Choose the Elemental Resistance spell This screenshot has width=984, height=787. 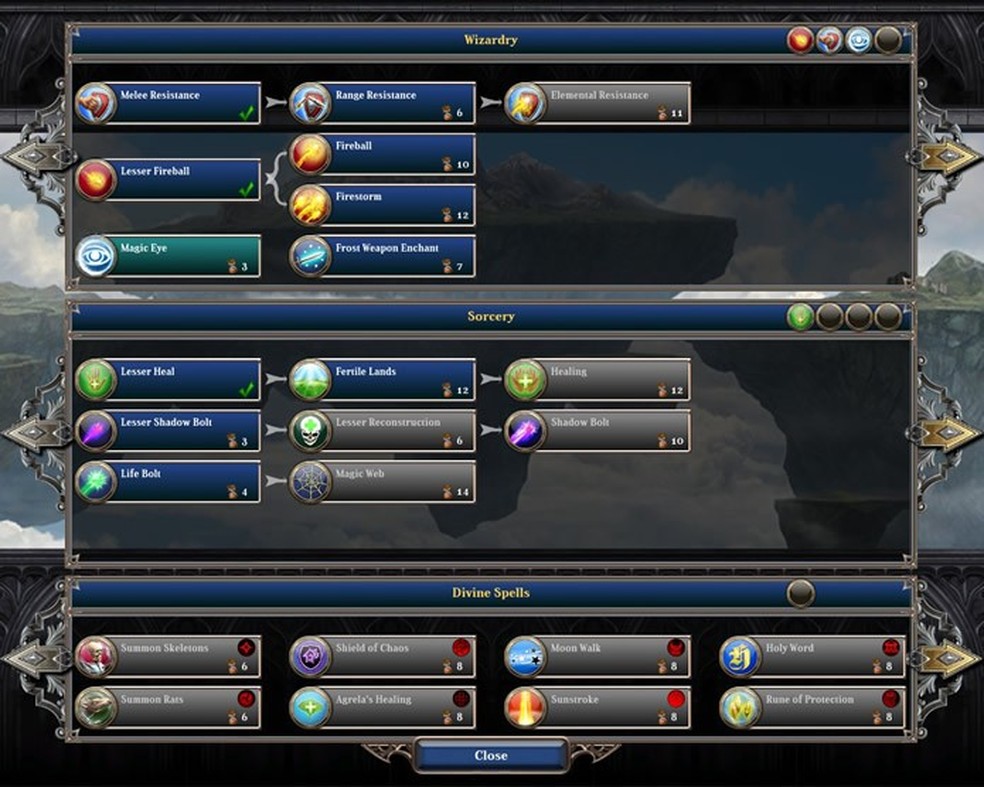[x=598, y=103]
